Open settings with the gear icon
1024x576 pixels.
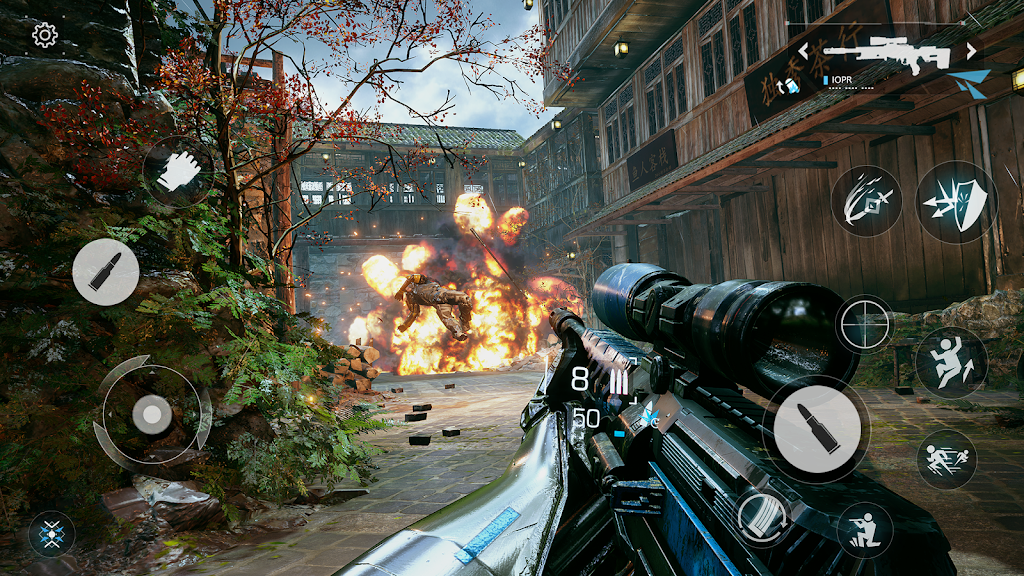click(x=45, y=36)
